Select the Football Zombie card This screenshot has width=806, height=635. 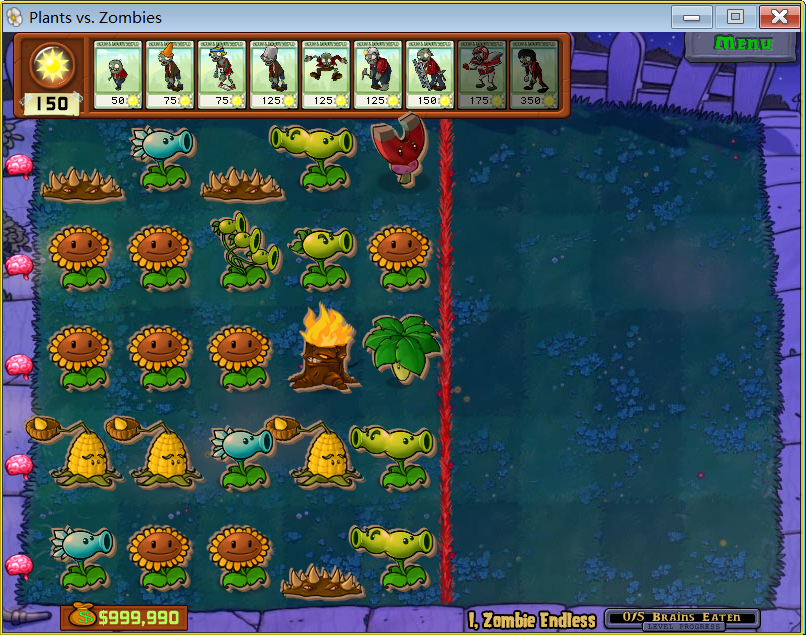(482, 74)
